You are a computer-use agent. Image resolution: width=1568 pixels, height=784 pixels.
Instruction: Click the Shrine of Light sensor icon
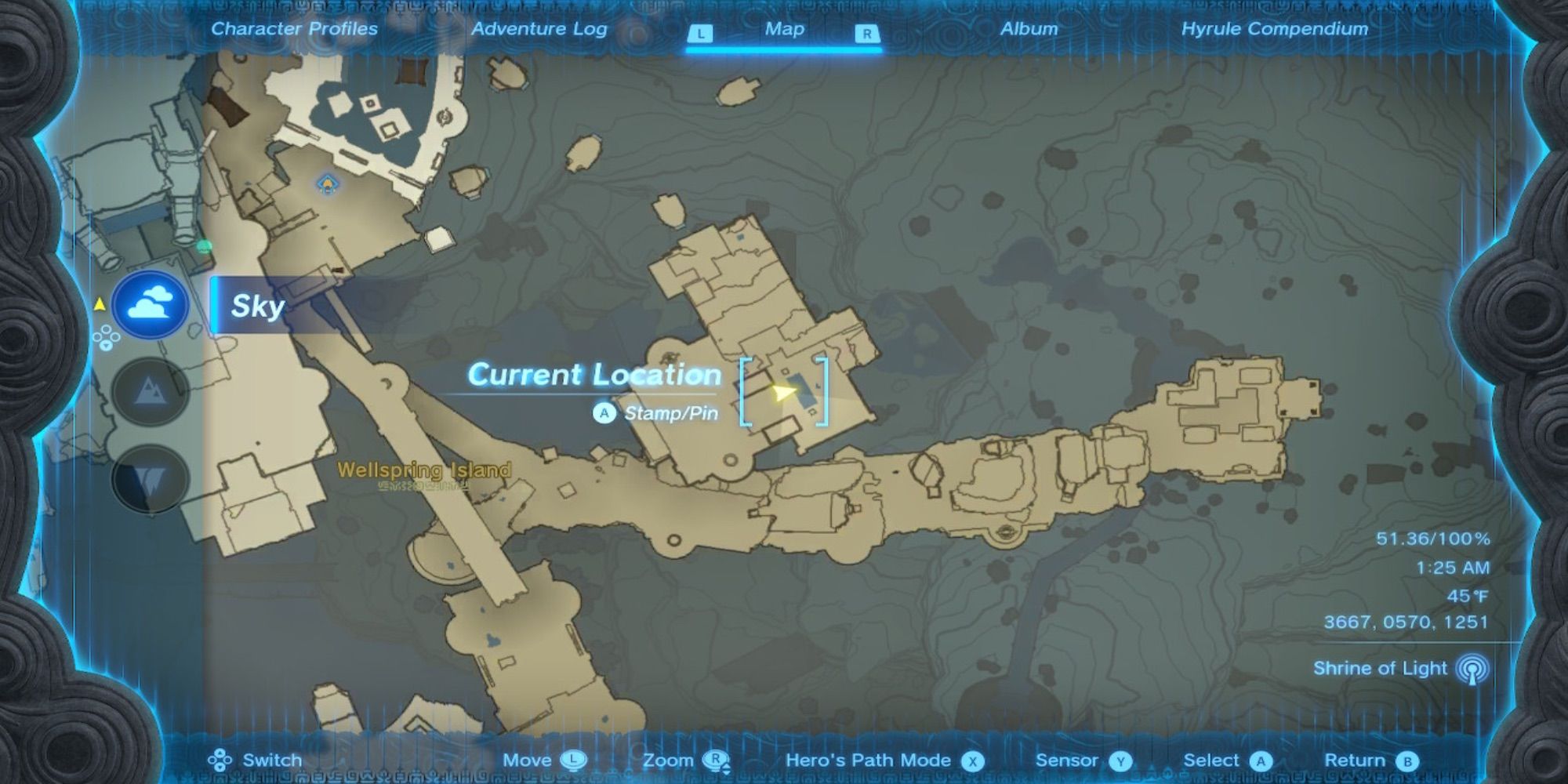[1472, 669]
